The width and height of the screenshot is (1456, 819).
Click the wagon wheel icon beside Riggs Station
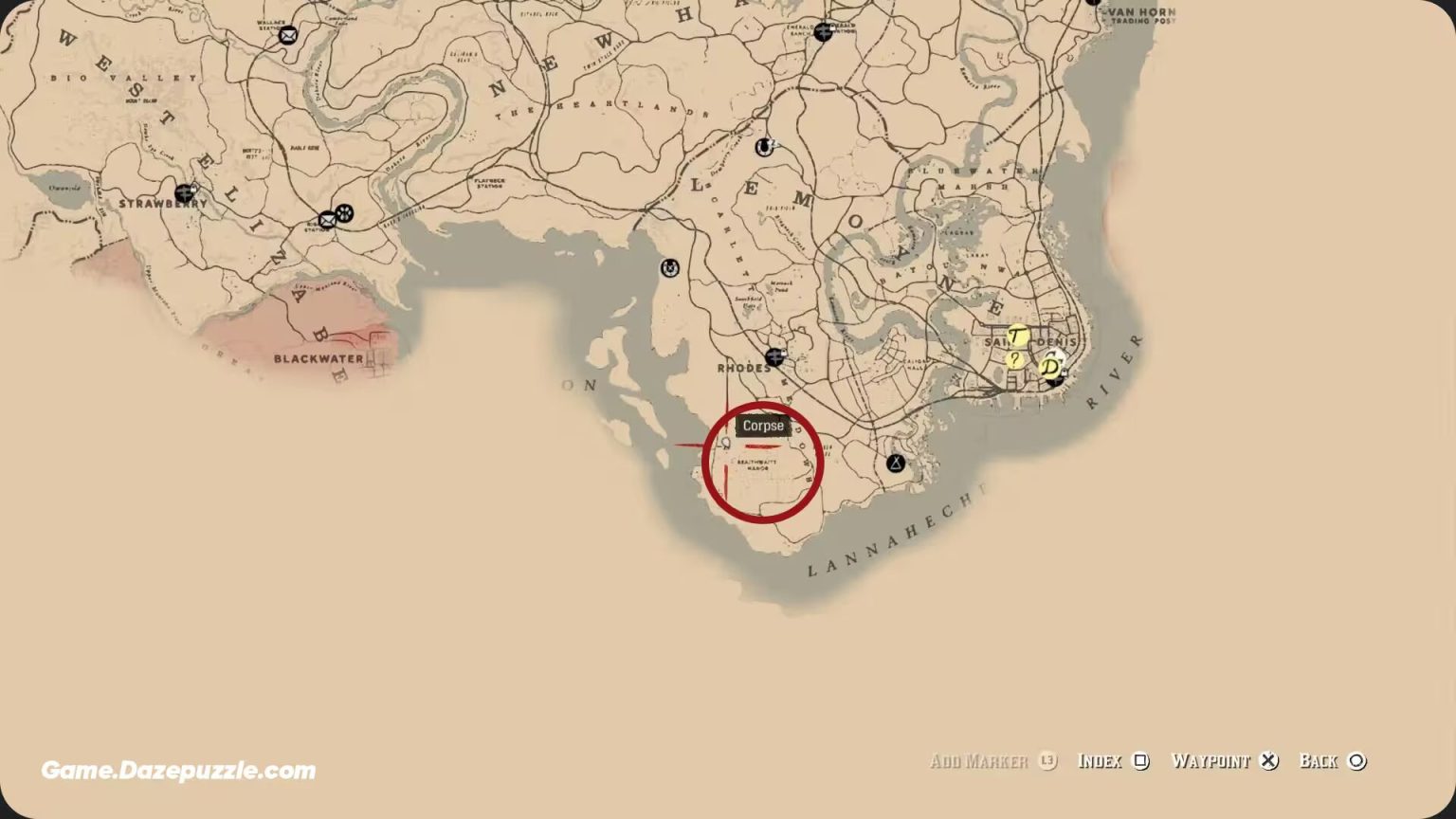coord(345,213)
